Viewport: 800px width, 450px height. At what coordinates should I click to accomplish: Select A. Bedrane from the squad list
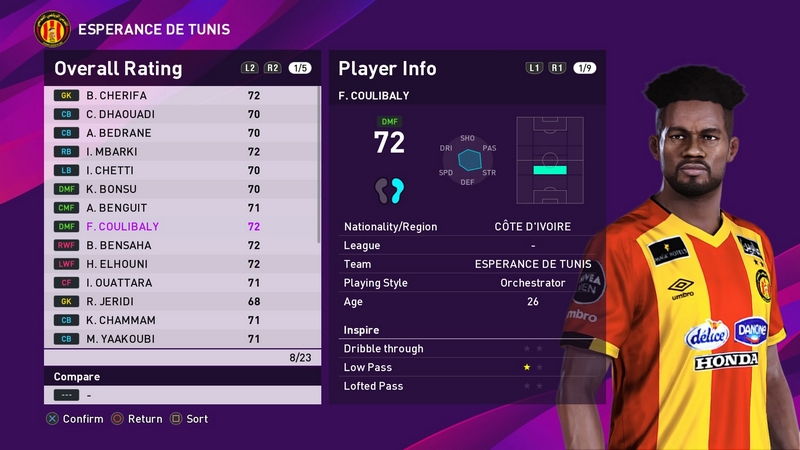point(180,133)
